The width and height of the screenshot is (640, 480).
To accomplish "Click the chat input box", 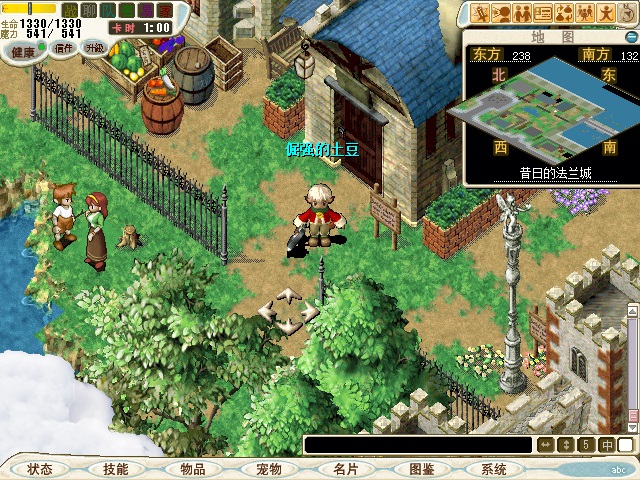I will coord(418,445).
